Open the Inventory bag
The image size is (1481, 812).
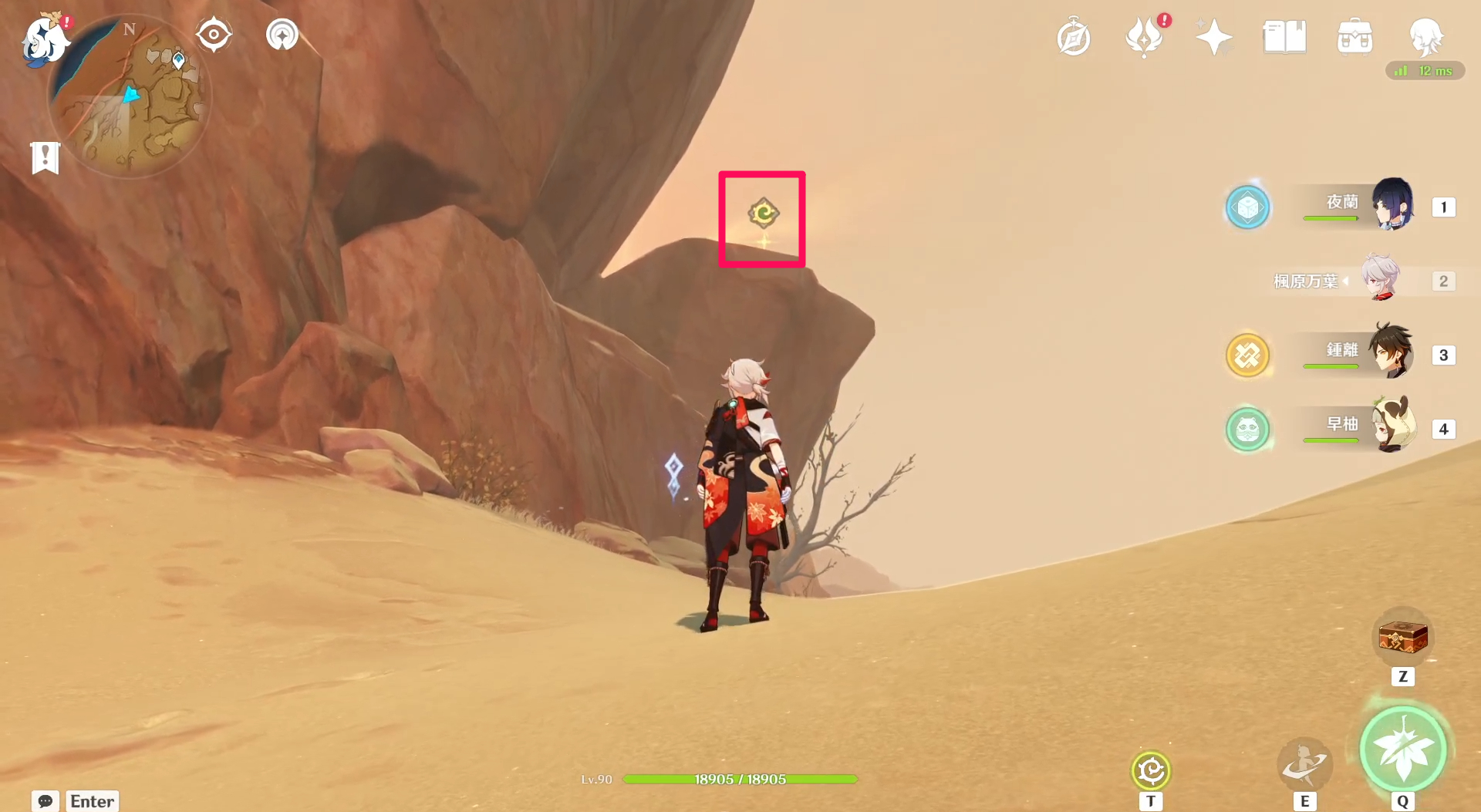click(1354, 36)
